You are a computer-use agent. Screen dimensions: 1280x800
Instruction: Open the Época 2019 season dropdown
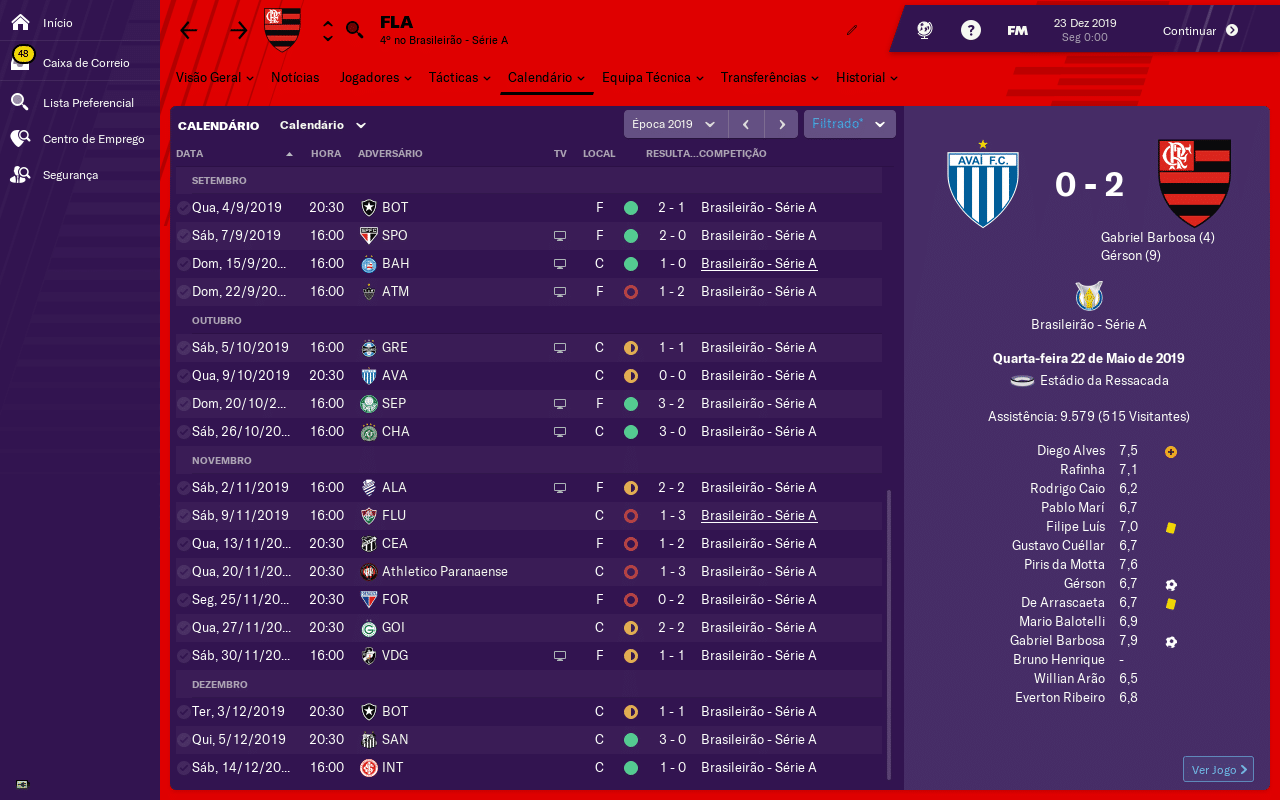675,124
